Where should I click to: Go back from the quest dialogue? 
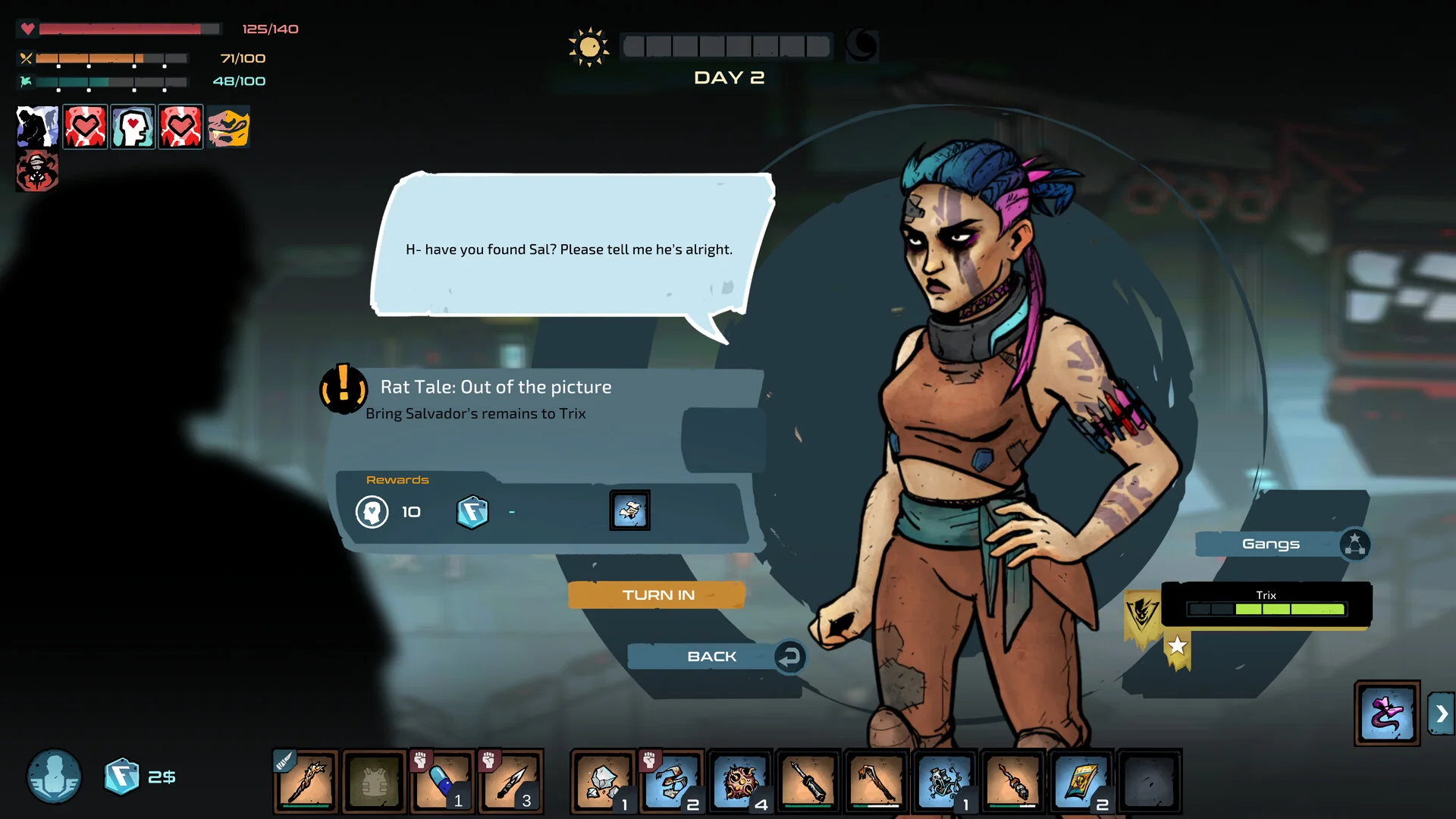(x=713, y=657)
